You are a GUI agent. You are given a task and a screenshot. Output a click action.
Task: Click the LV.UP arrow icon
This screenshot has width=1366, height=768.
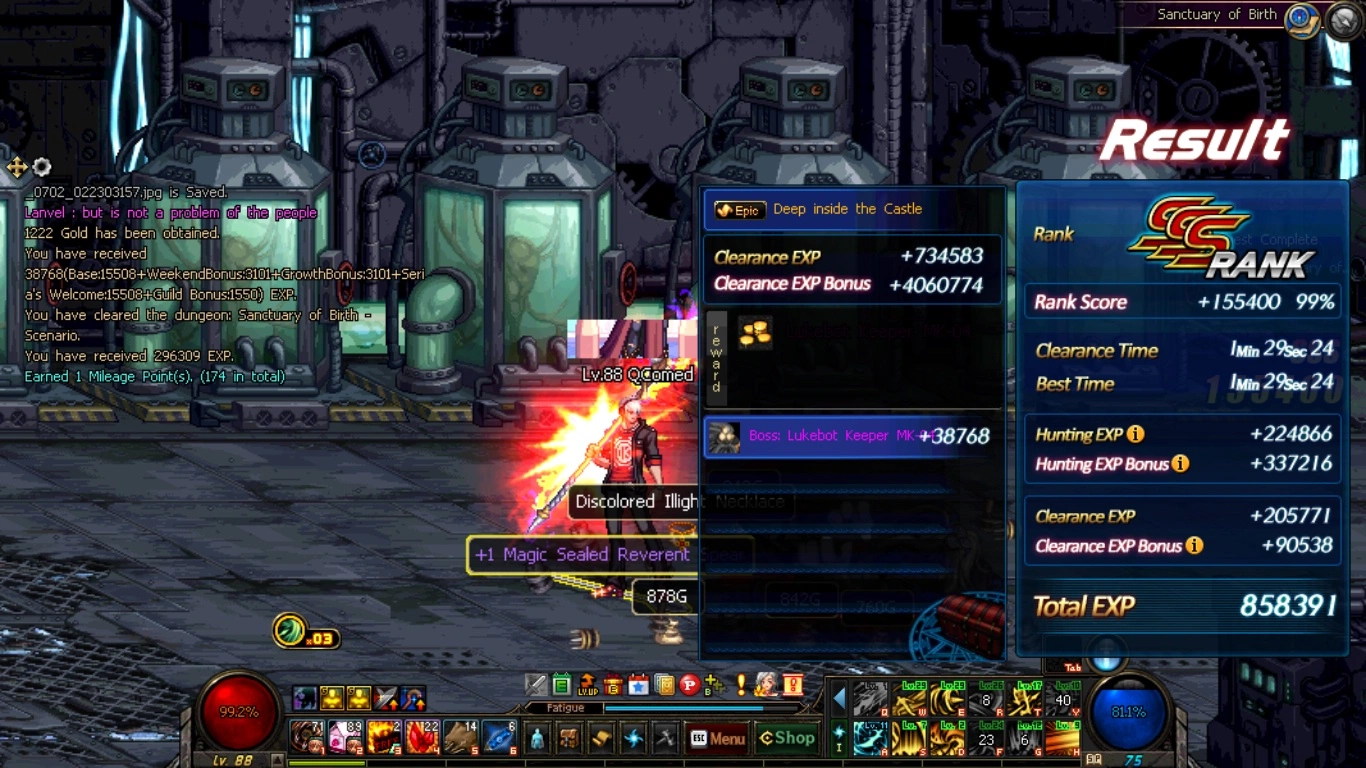coord(588,685)
